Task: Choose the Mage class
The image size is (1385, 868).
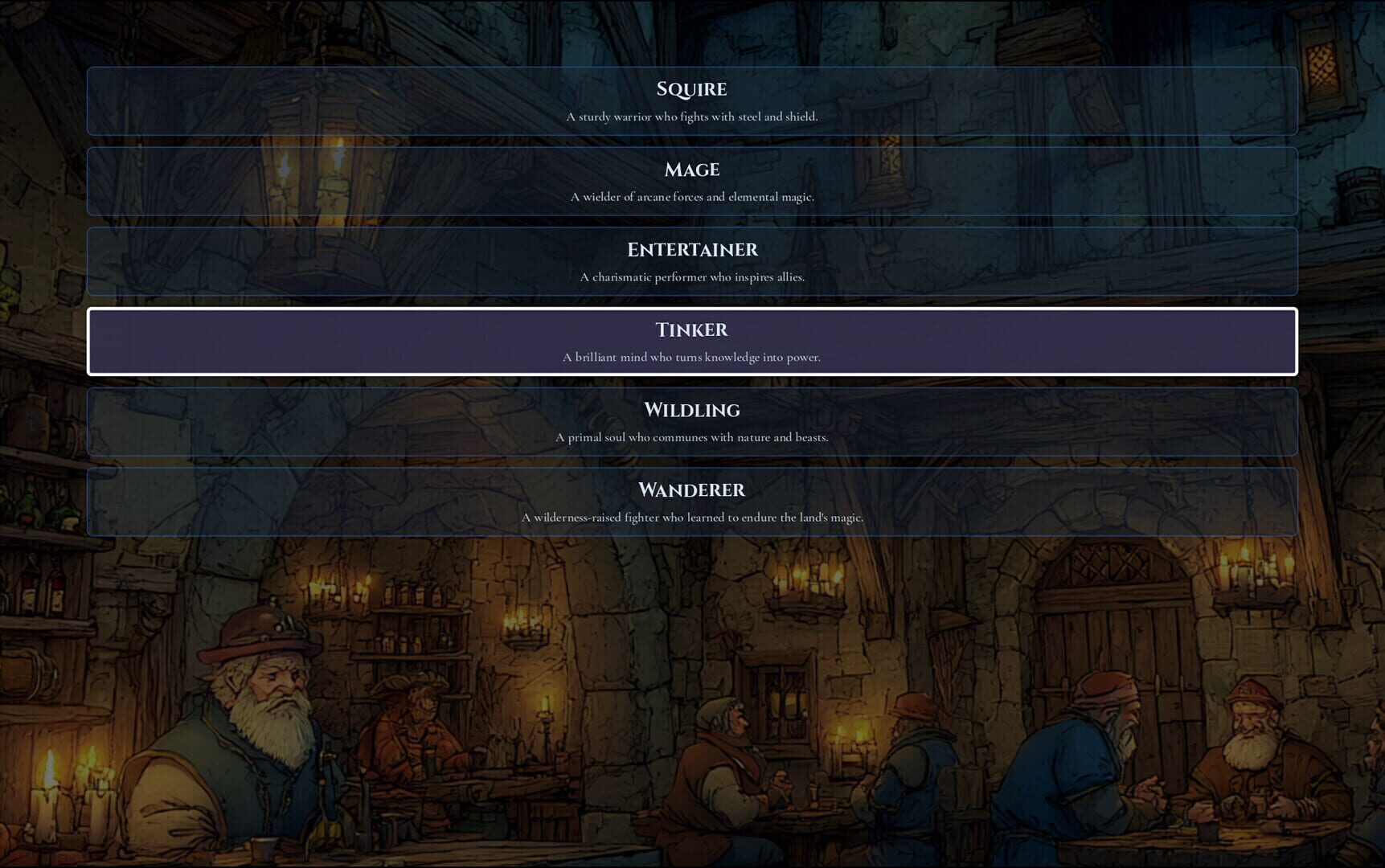Action: tap(691, 182)
